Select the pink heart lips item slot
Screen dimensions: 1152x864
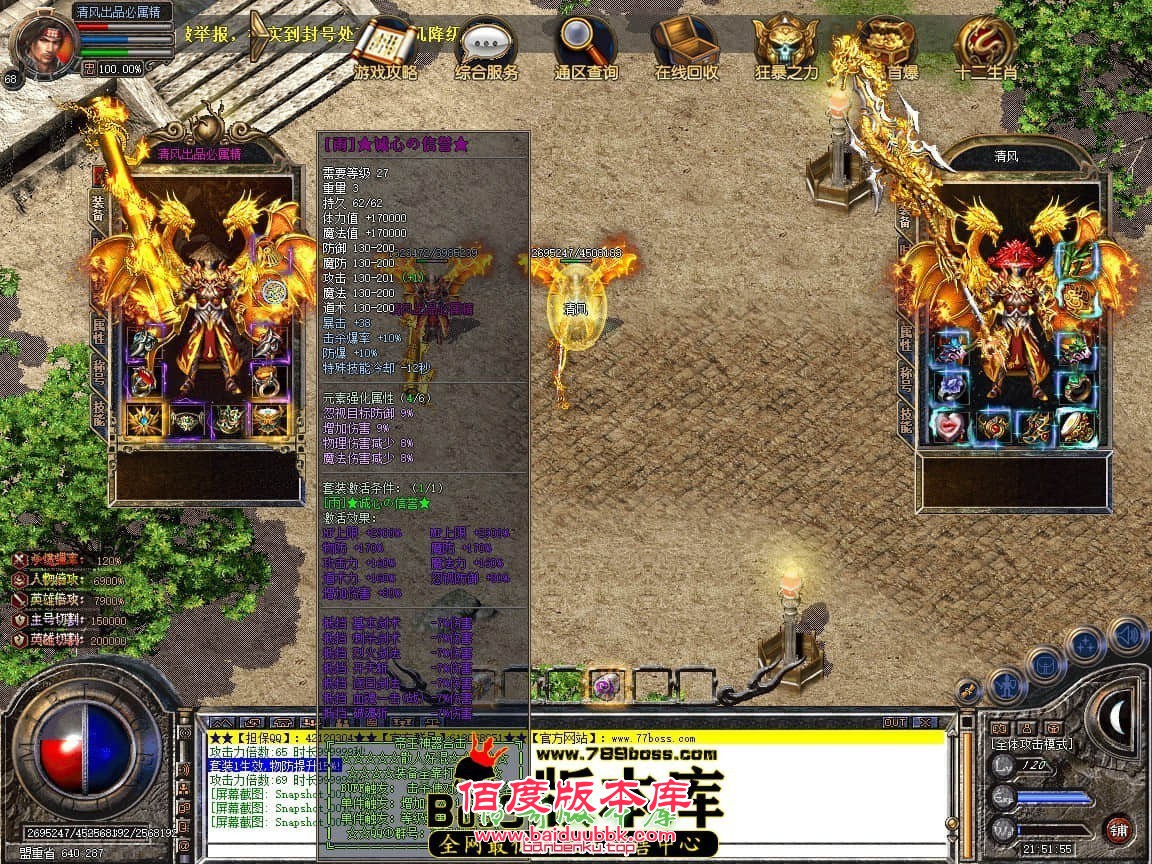tap(949, 426)
